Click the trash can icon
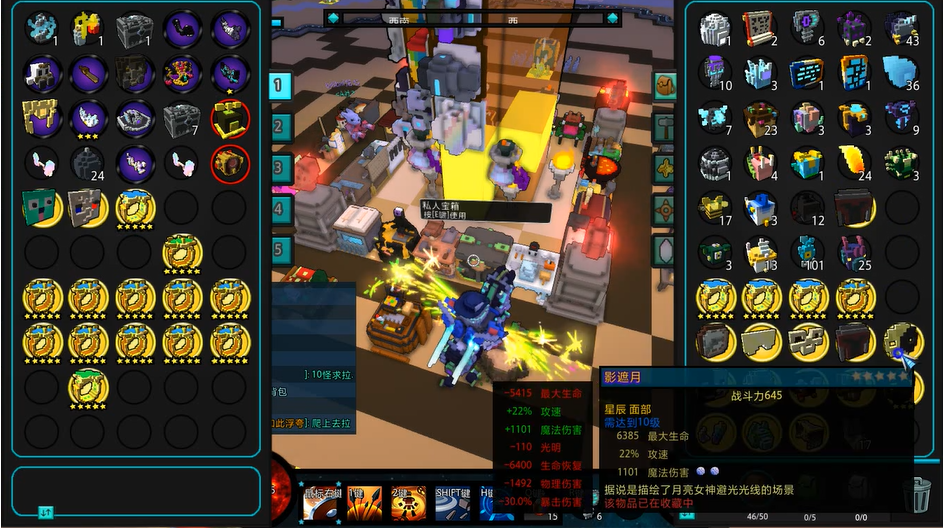943x528 pixels. coord(916,494)
